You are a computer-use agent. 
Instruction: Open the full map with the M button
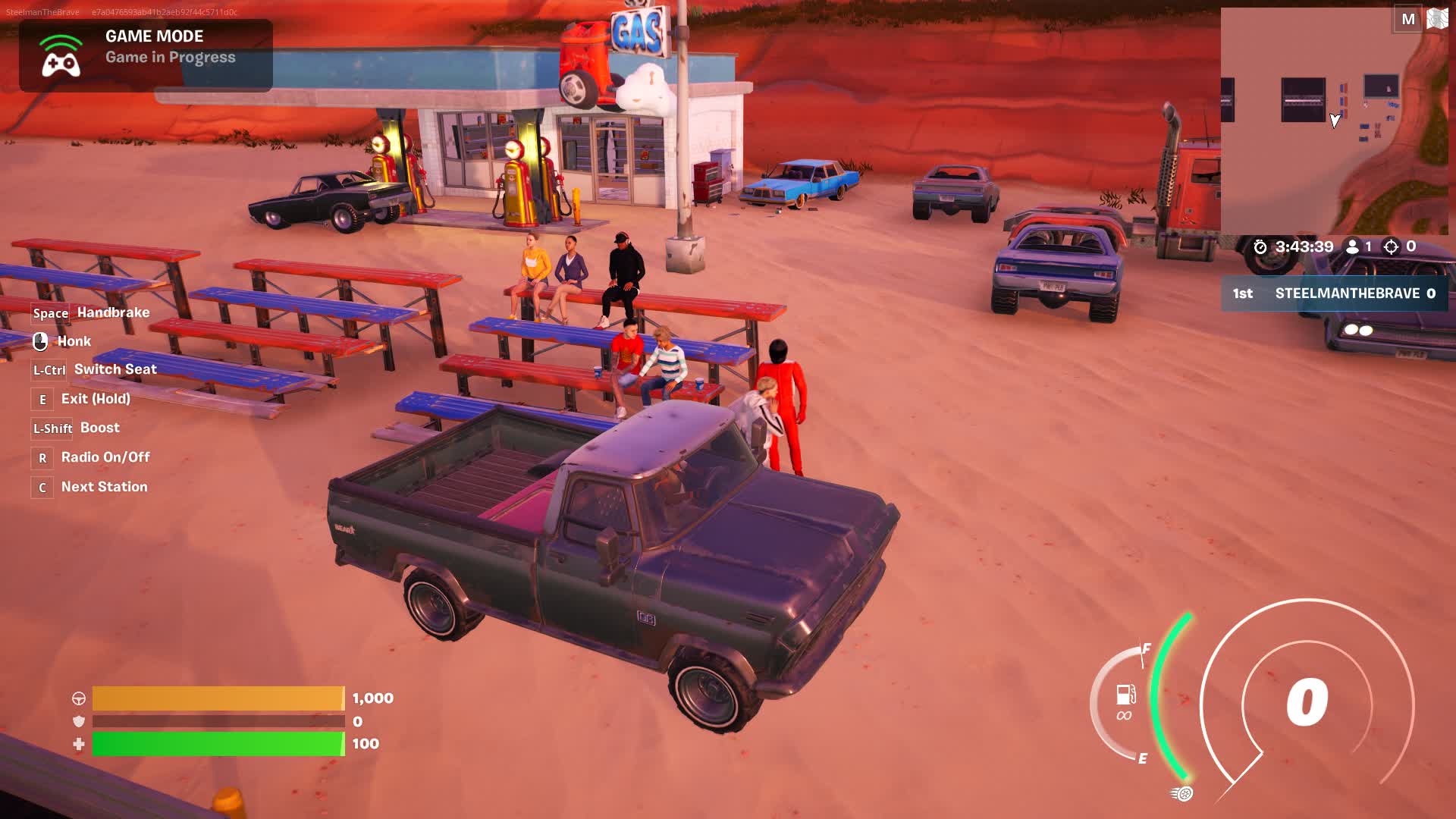1408,19
